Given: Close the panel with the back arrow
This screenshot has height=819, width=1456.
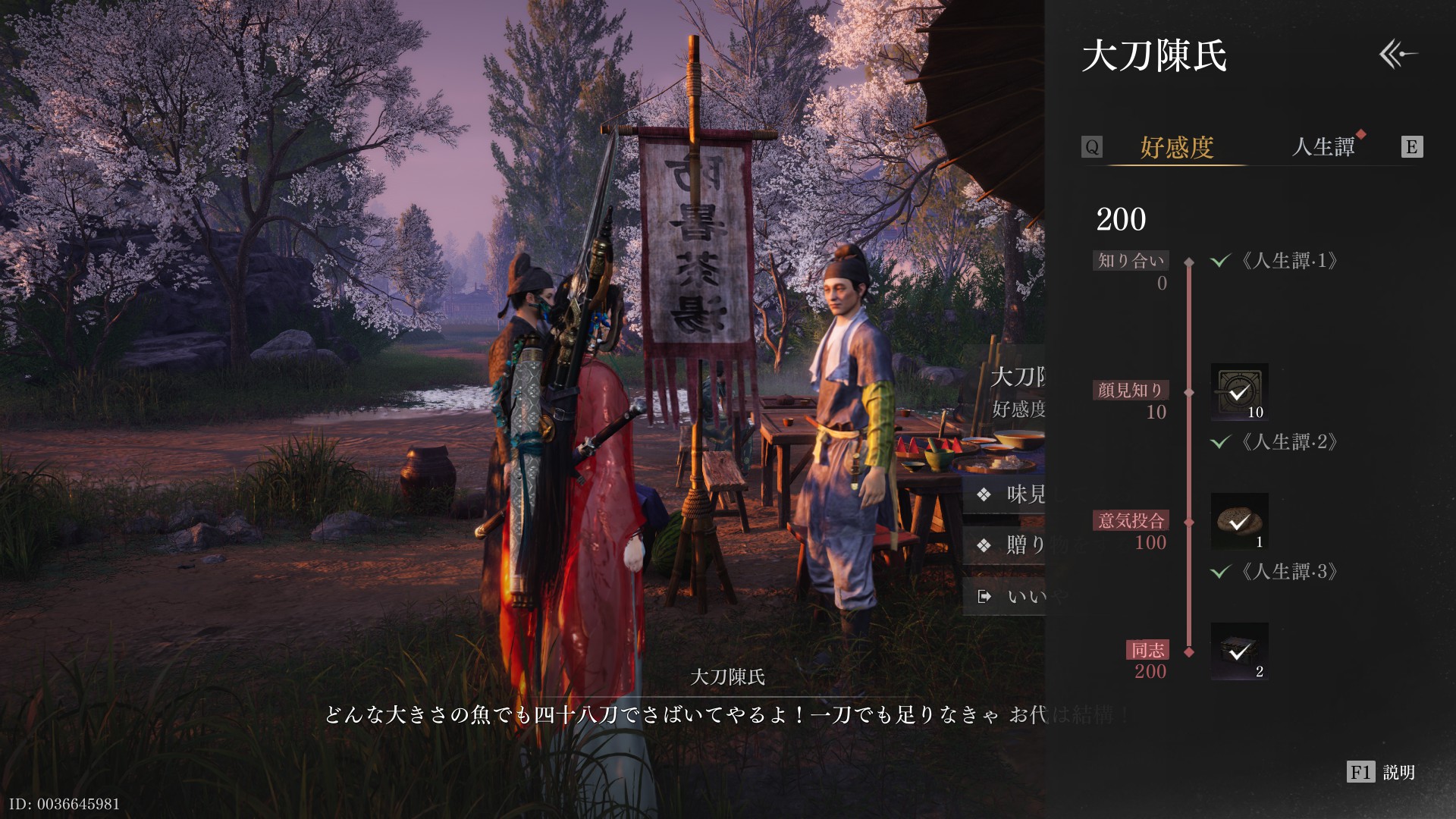Looking at the screenshot, I should [x=1398, y=55].
